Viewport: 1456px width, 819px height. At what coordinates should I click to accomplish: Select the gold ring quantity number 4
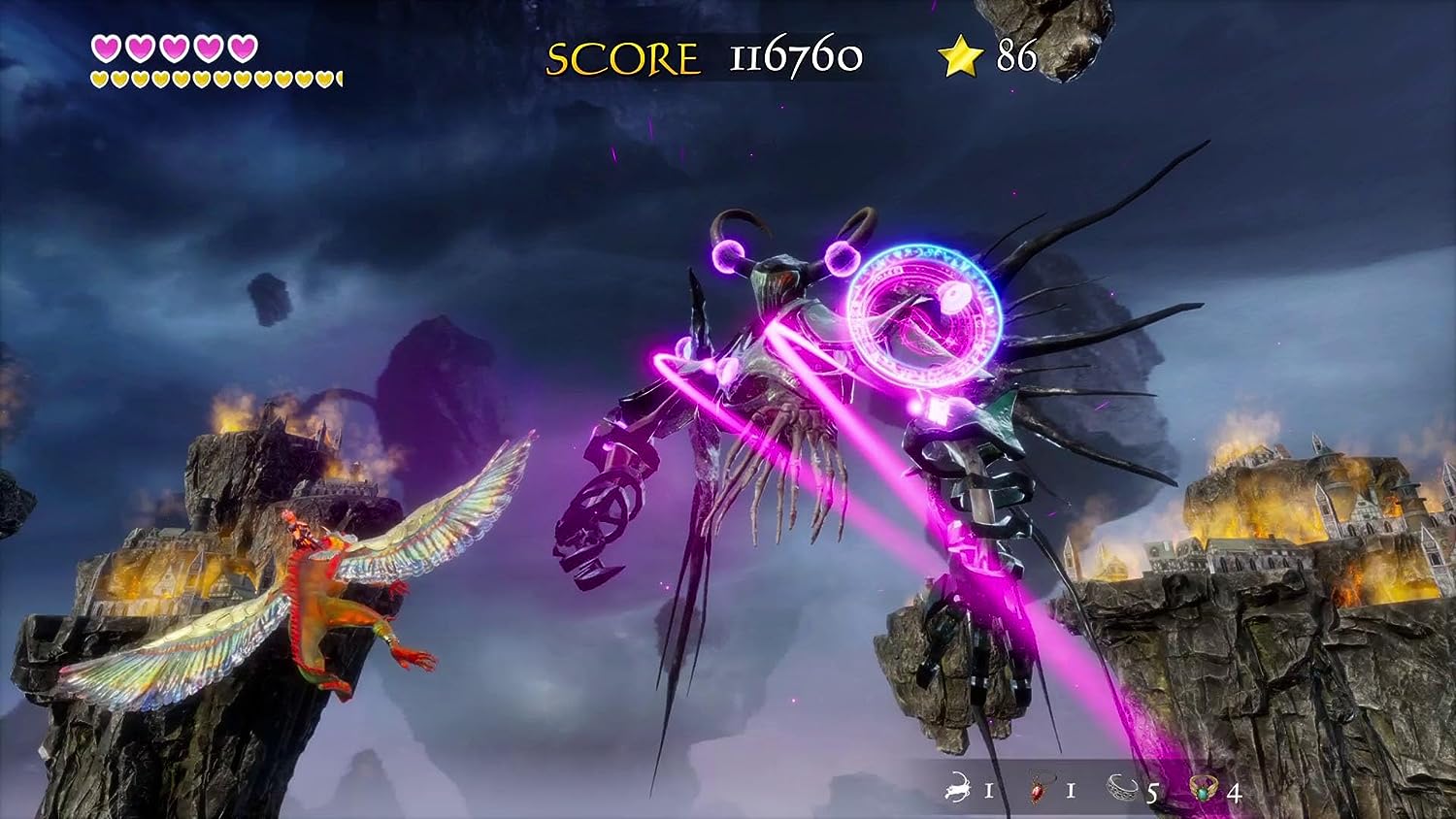pyautogui.click(x=1235, y=793)
